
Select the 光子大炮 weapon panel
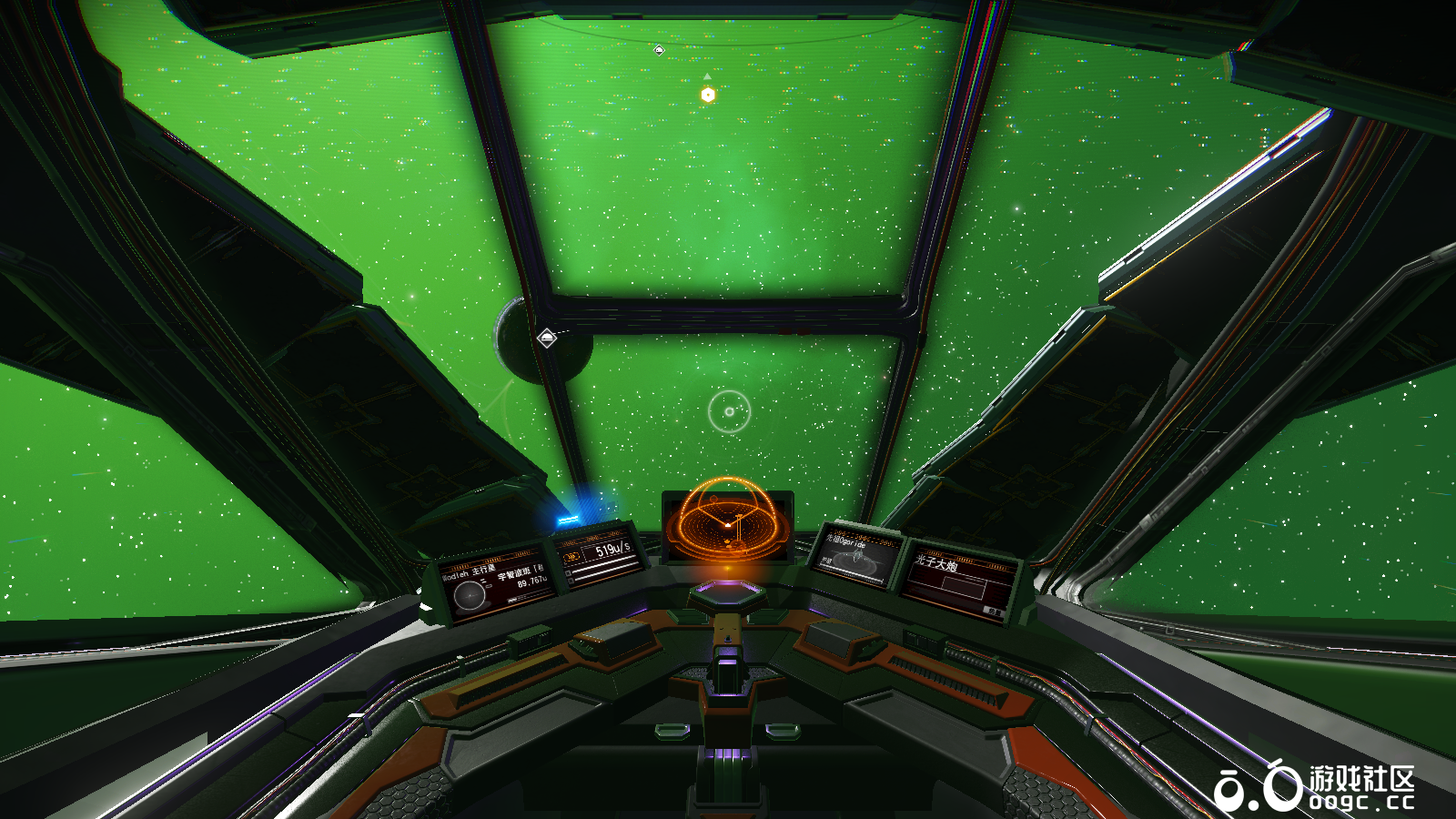tap(958, 584)
